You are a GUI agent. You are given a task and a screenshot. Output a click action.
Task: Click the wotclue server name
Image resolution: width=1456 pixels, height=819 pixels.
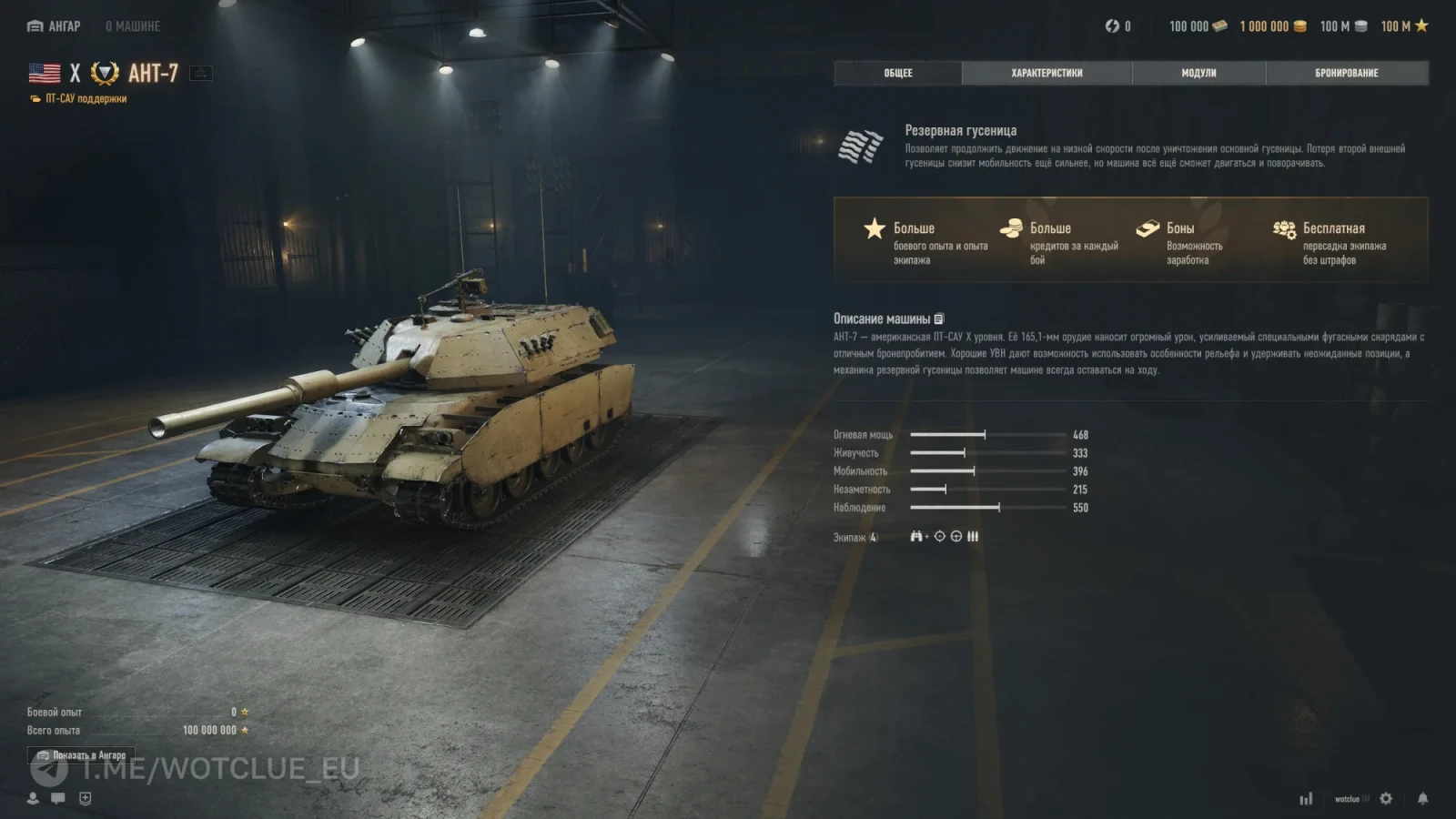[1348, 799]
